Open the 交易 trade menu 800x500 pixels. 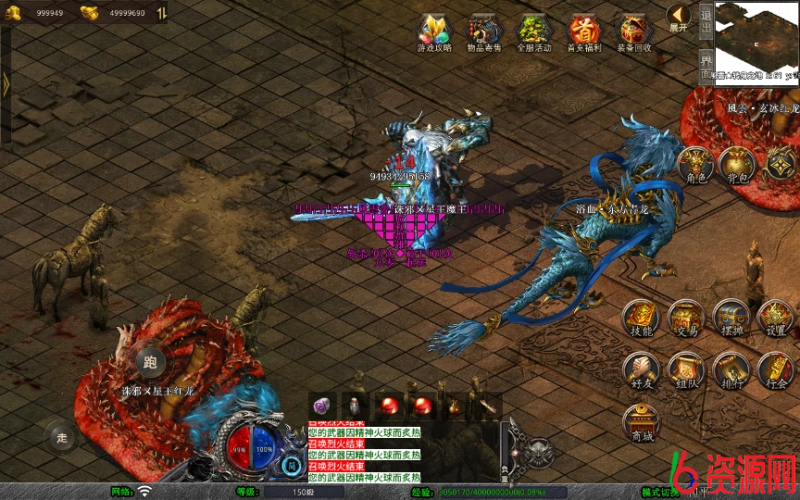pos(686,316)
